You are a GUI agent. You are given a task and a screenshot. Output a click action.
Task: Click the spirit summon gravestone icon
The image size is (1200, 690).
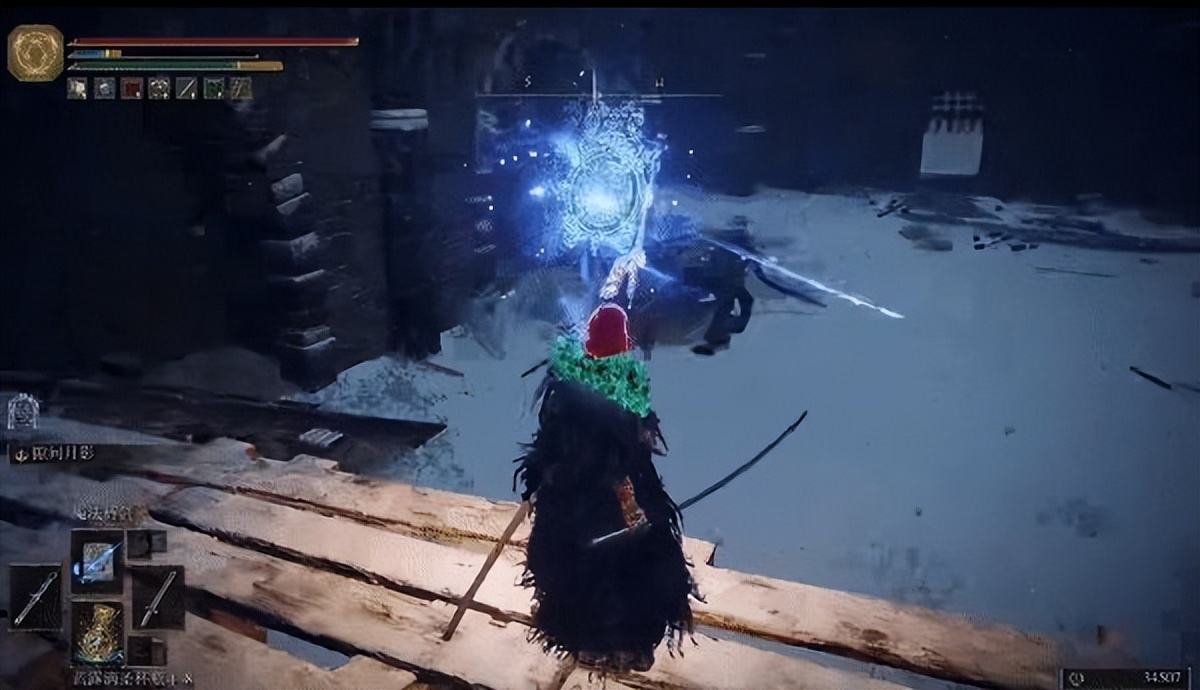(x=22, y=411)
